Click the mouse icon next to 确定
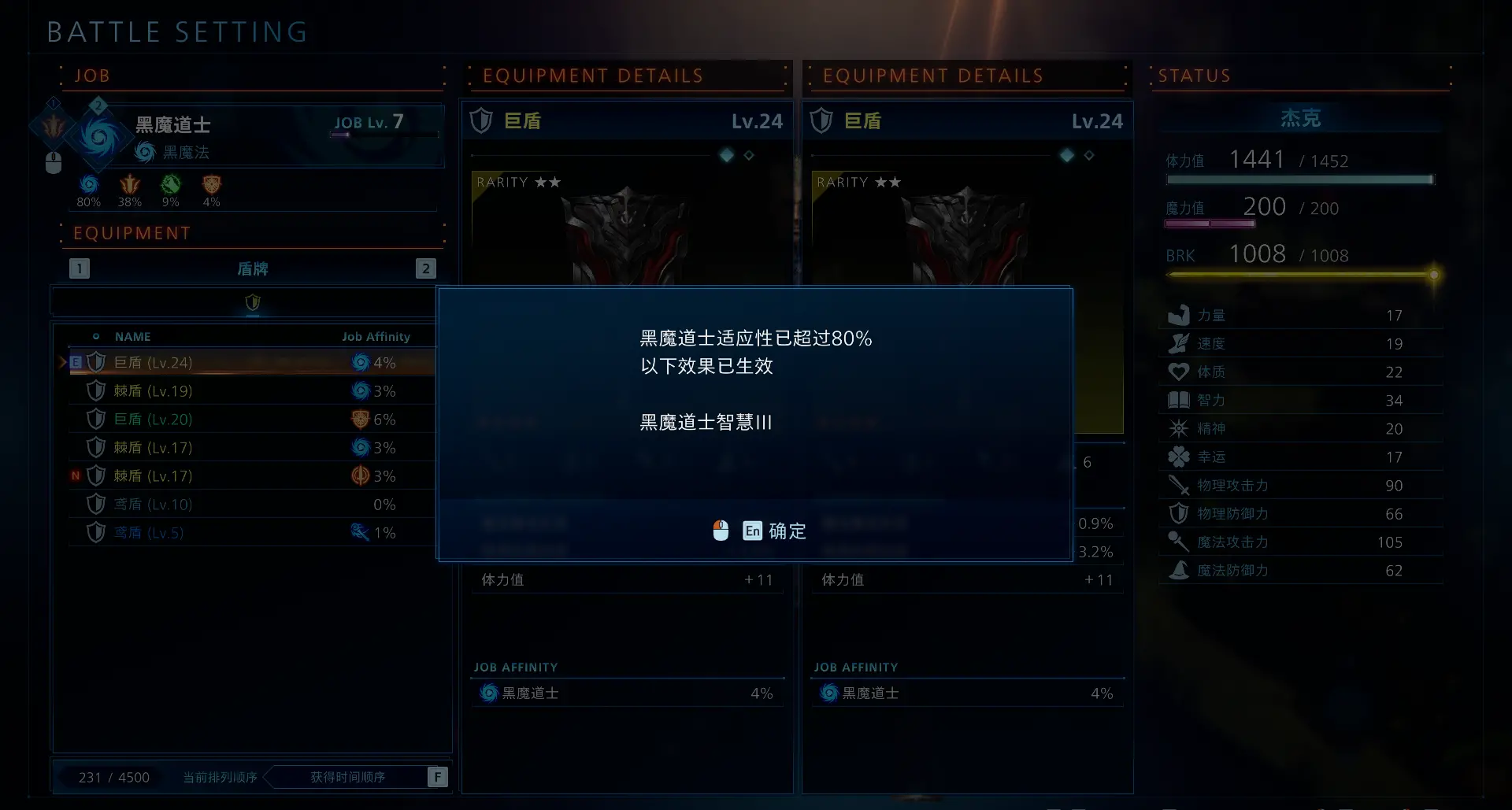Image resolution: width=1512 pixels, height=810 pixels. coord(721,531)
